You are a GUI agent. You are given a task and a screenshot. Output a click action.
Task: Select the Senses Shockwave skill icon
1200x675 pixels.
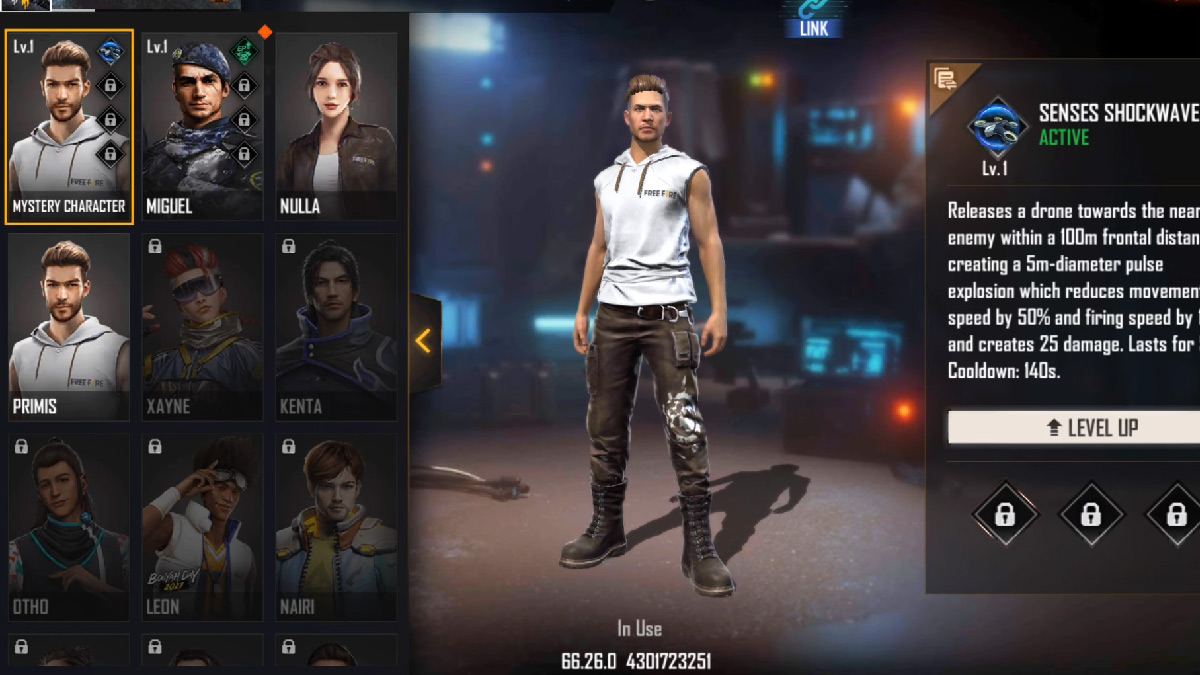[997, 127]
